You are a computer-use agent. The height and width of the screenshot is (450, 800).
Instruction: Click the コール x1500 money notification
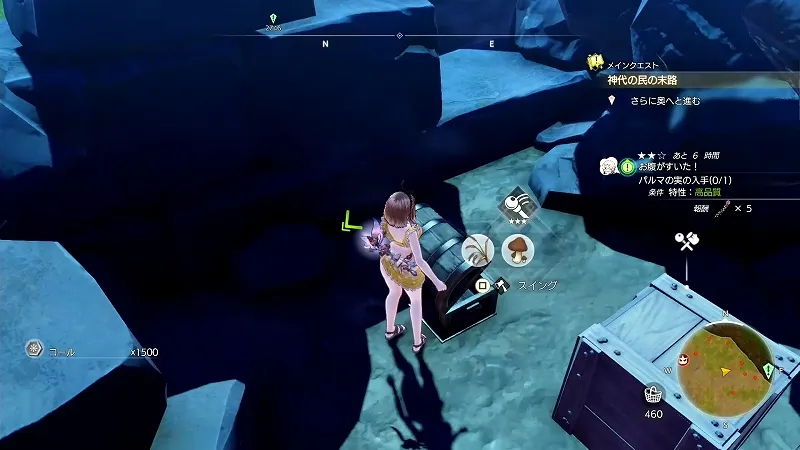pyautogui.click(x=92, y=351)
